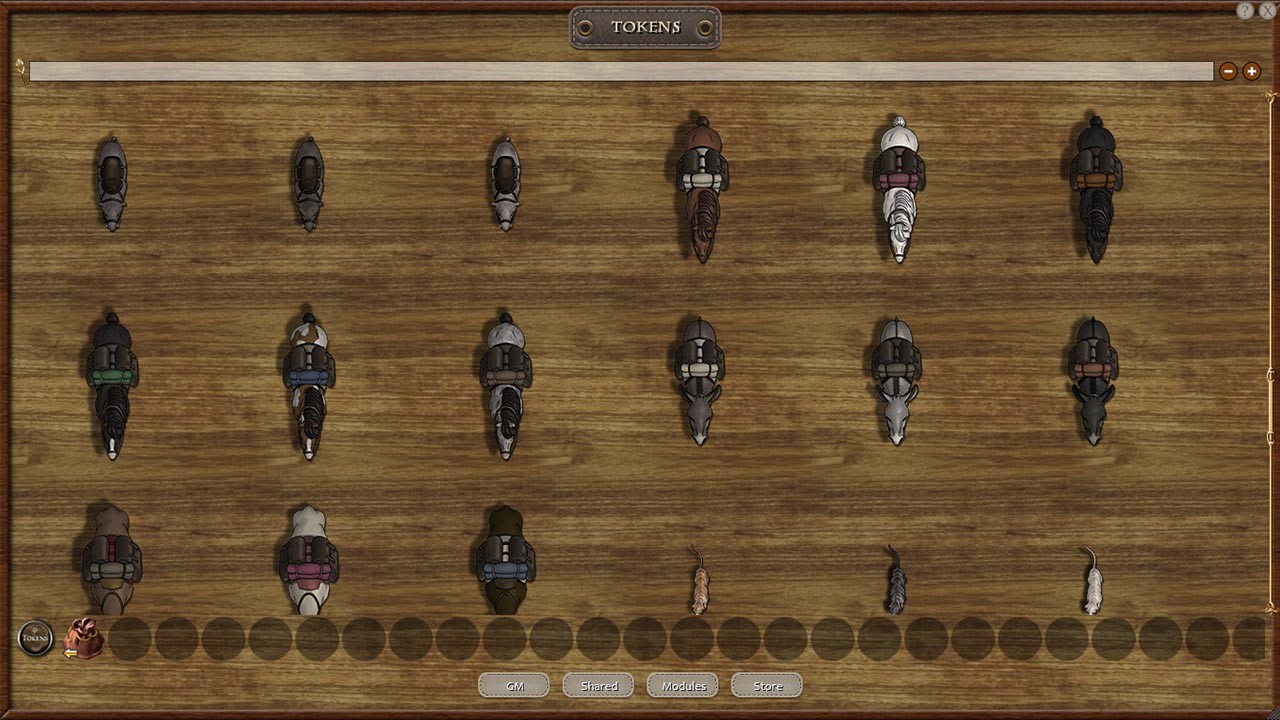Click the zoom in plus icon
Viewport: 1280px width, 720px height.
1251,71
